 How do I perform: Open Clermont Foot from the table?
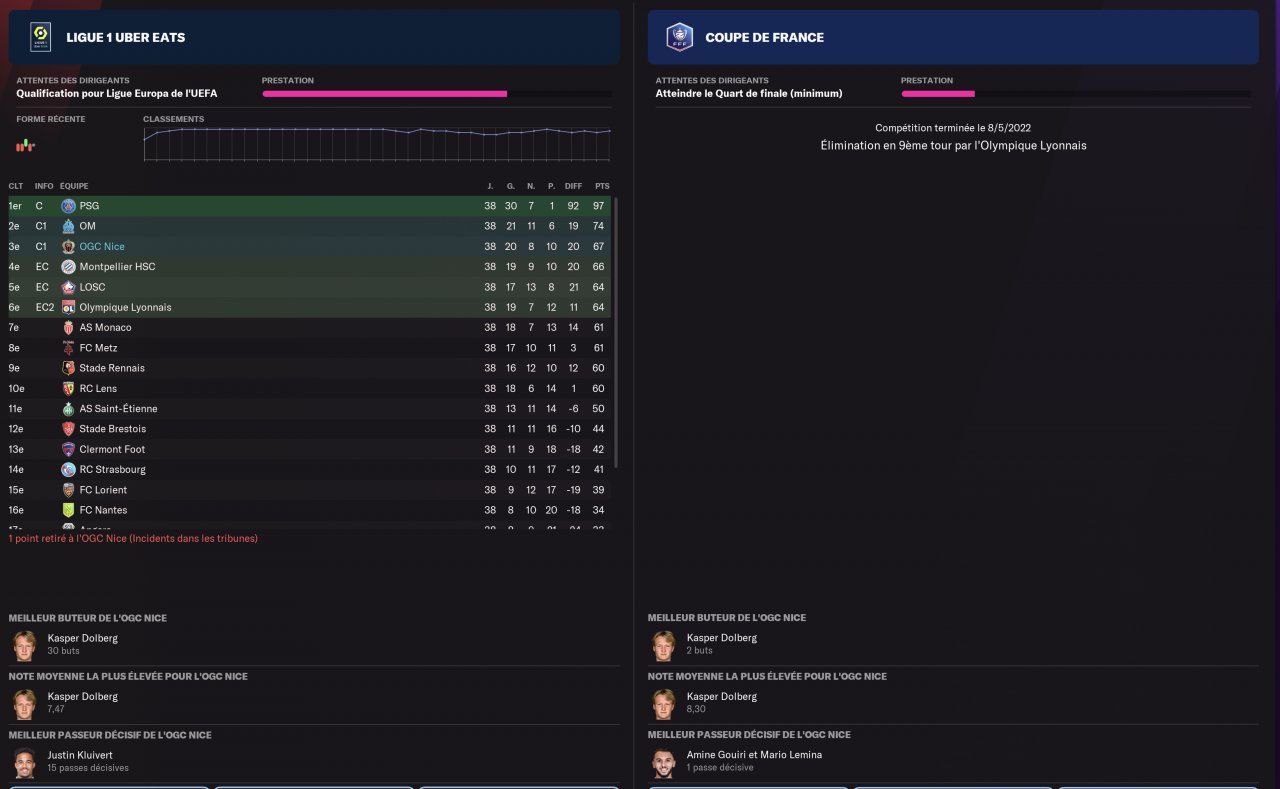pos(112,450)
